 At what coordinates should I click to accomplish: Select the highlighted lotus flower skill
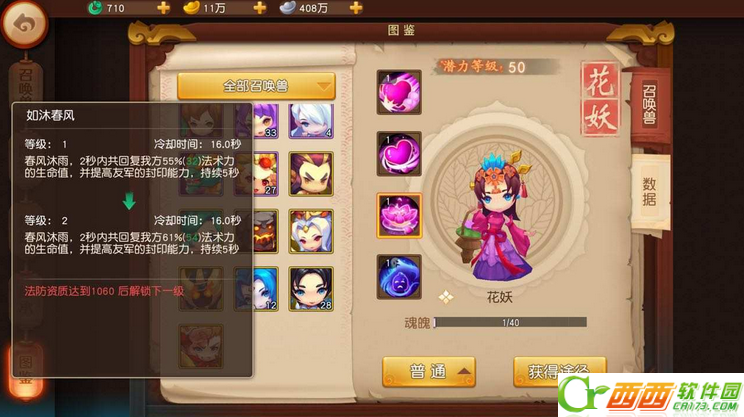pos(398,215)
